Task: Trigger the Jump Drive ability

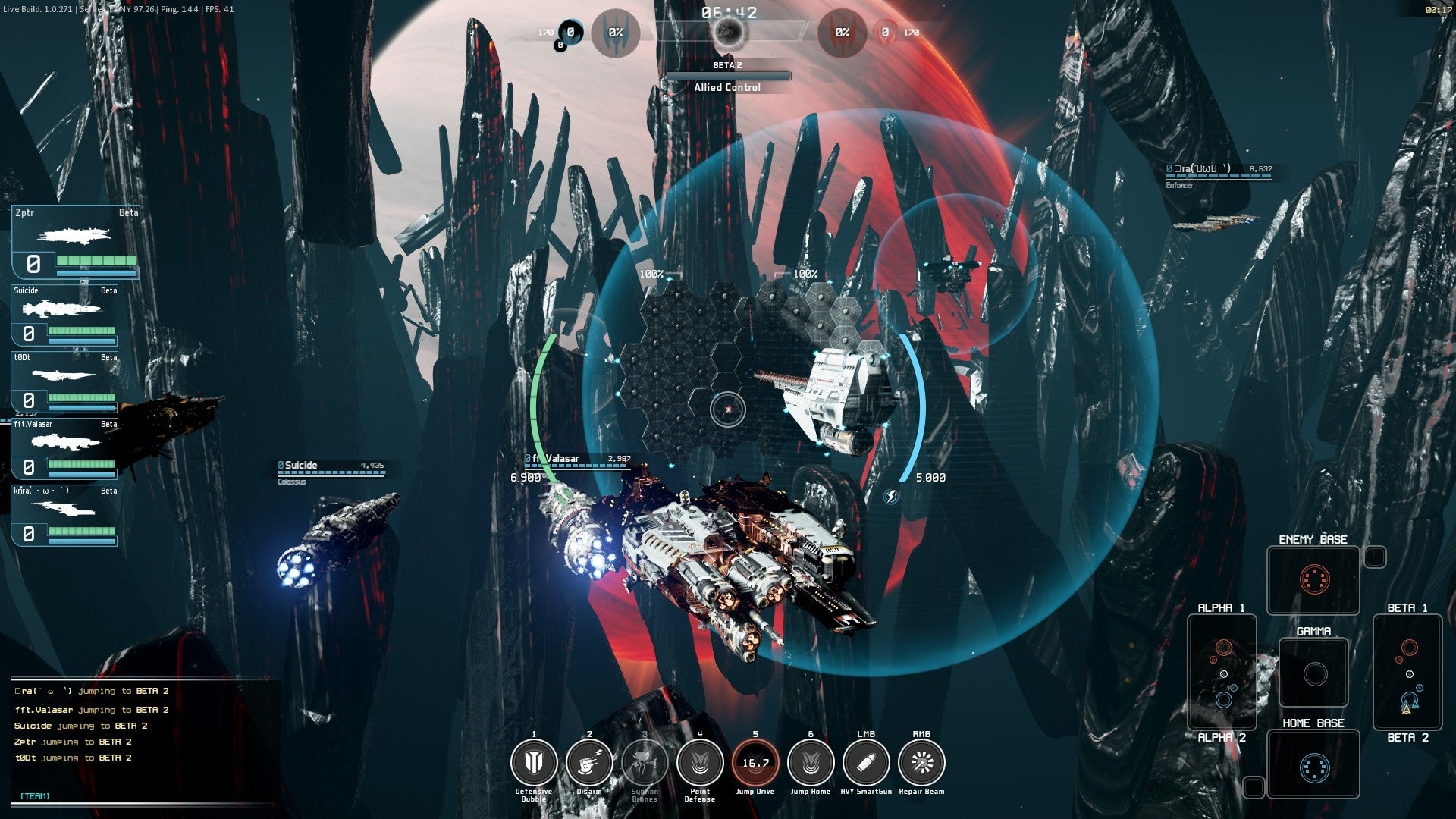Action: (755, 763)
